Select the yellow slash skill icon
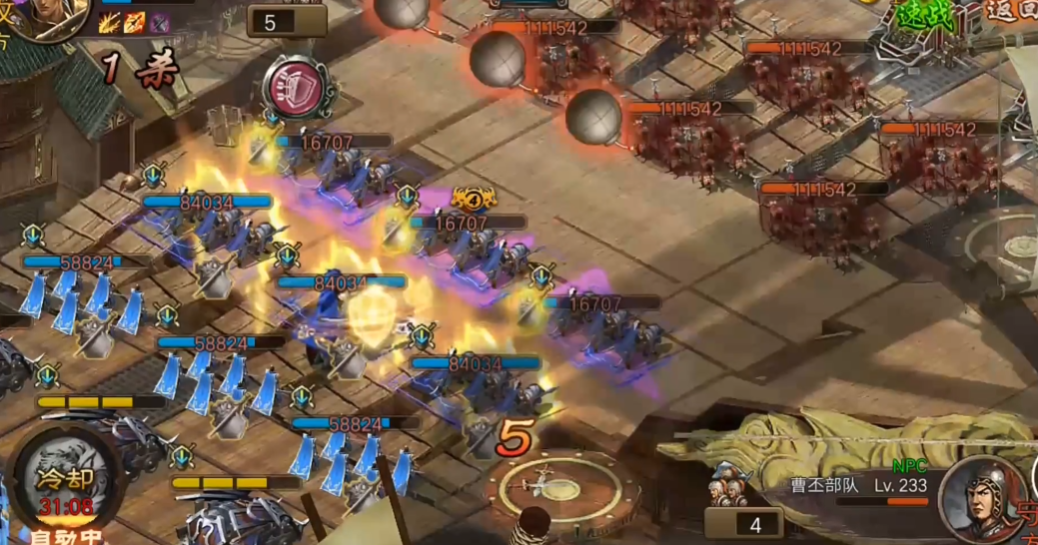 pos(111,22)
